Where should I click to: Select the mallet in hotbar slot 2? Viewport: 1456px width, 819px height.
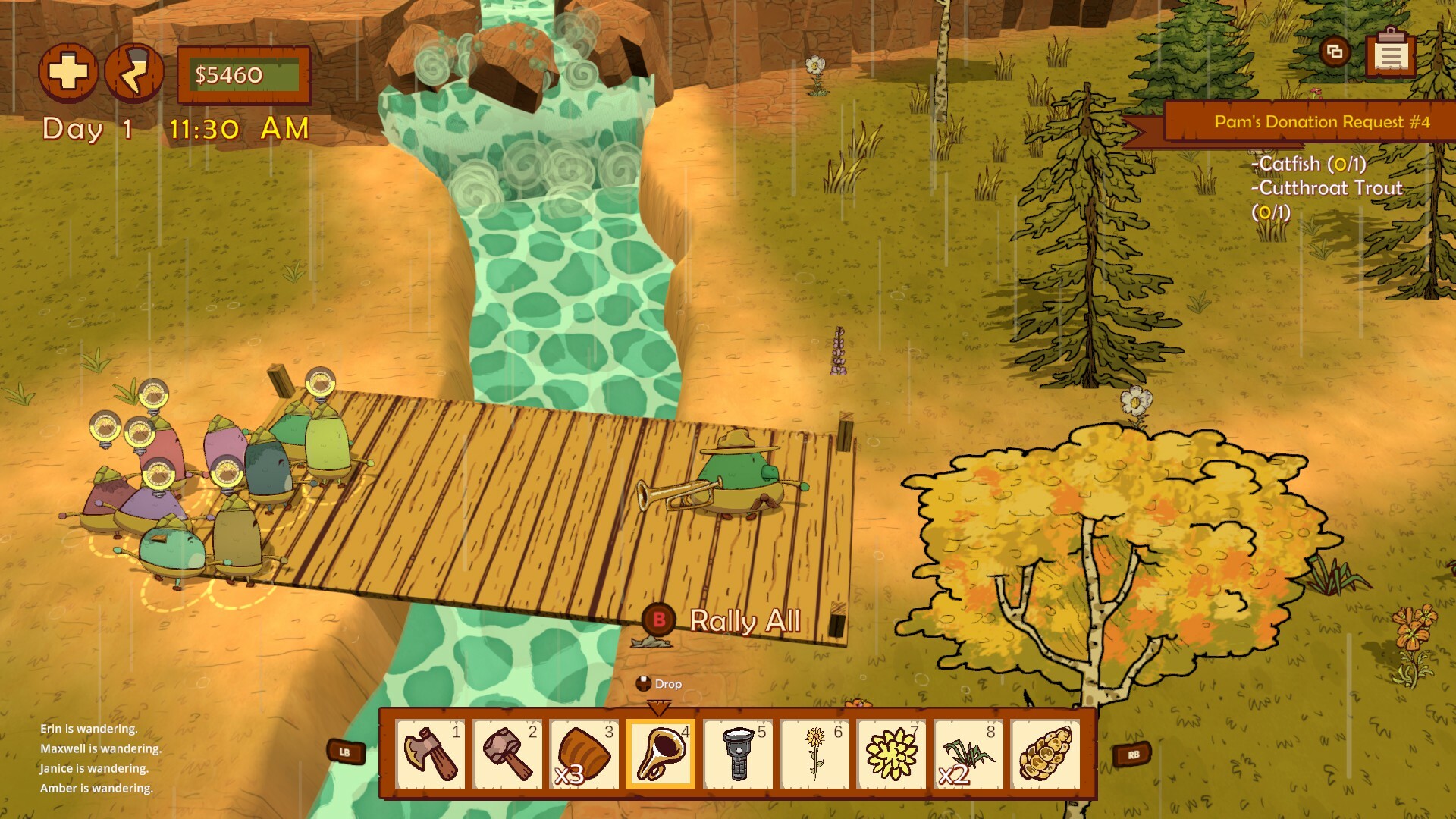point(510,755)
